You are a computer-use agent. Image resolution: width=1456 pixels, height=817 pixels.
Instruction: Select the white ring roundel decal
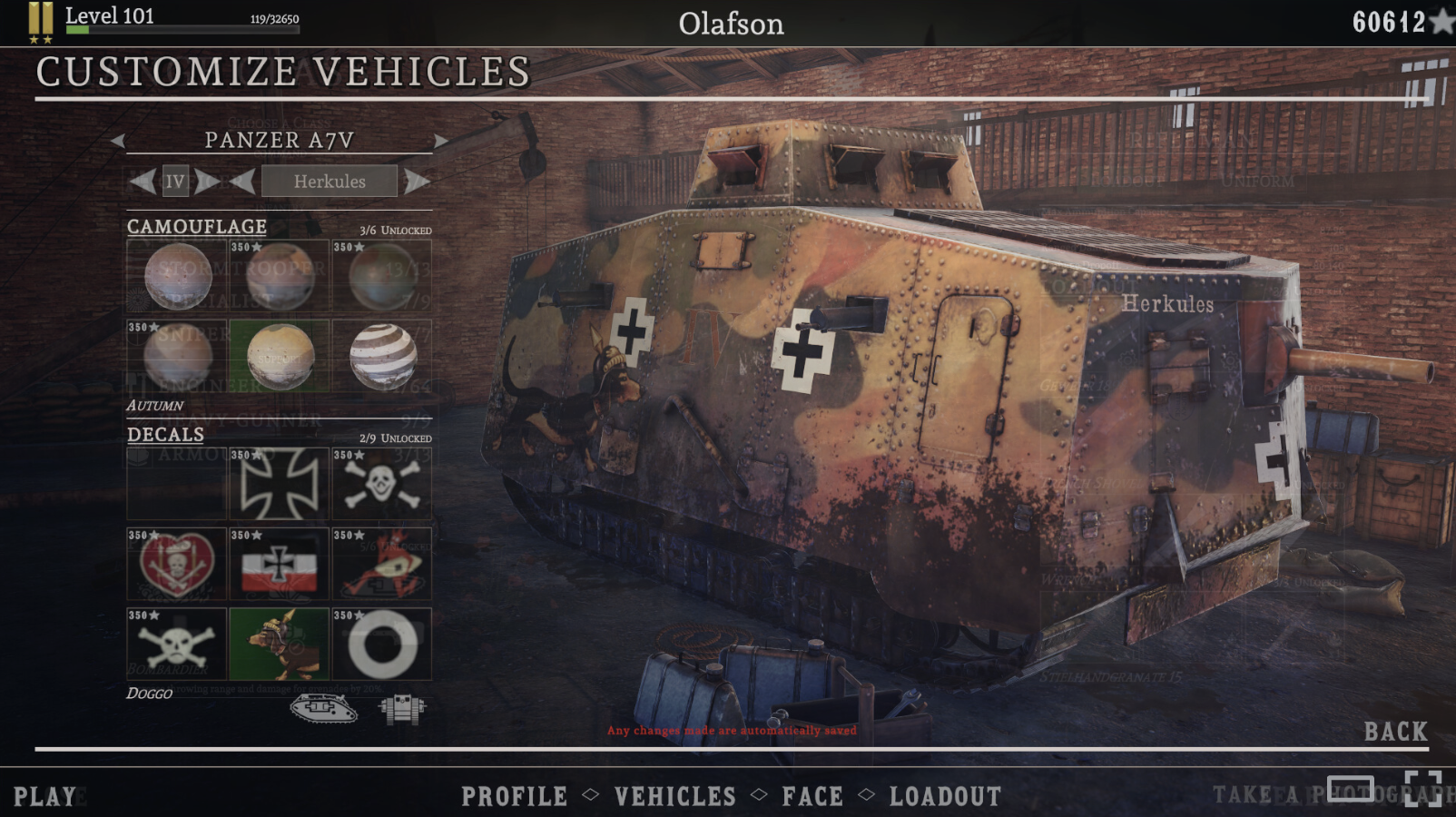382,645
